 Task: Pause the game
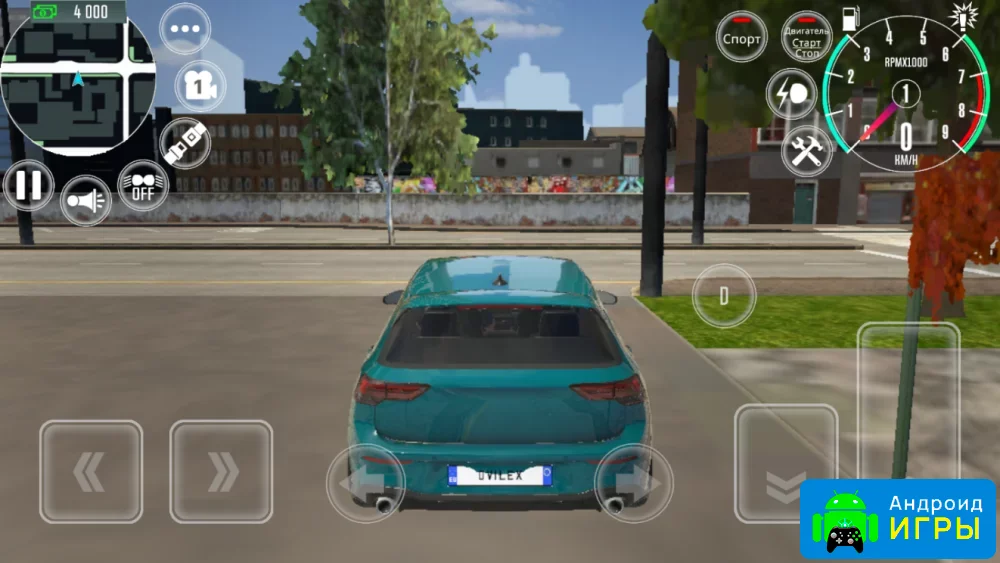pyautogui.click(x=28, y=186)
